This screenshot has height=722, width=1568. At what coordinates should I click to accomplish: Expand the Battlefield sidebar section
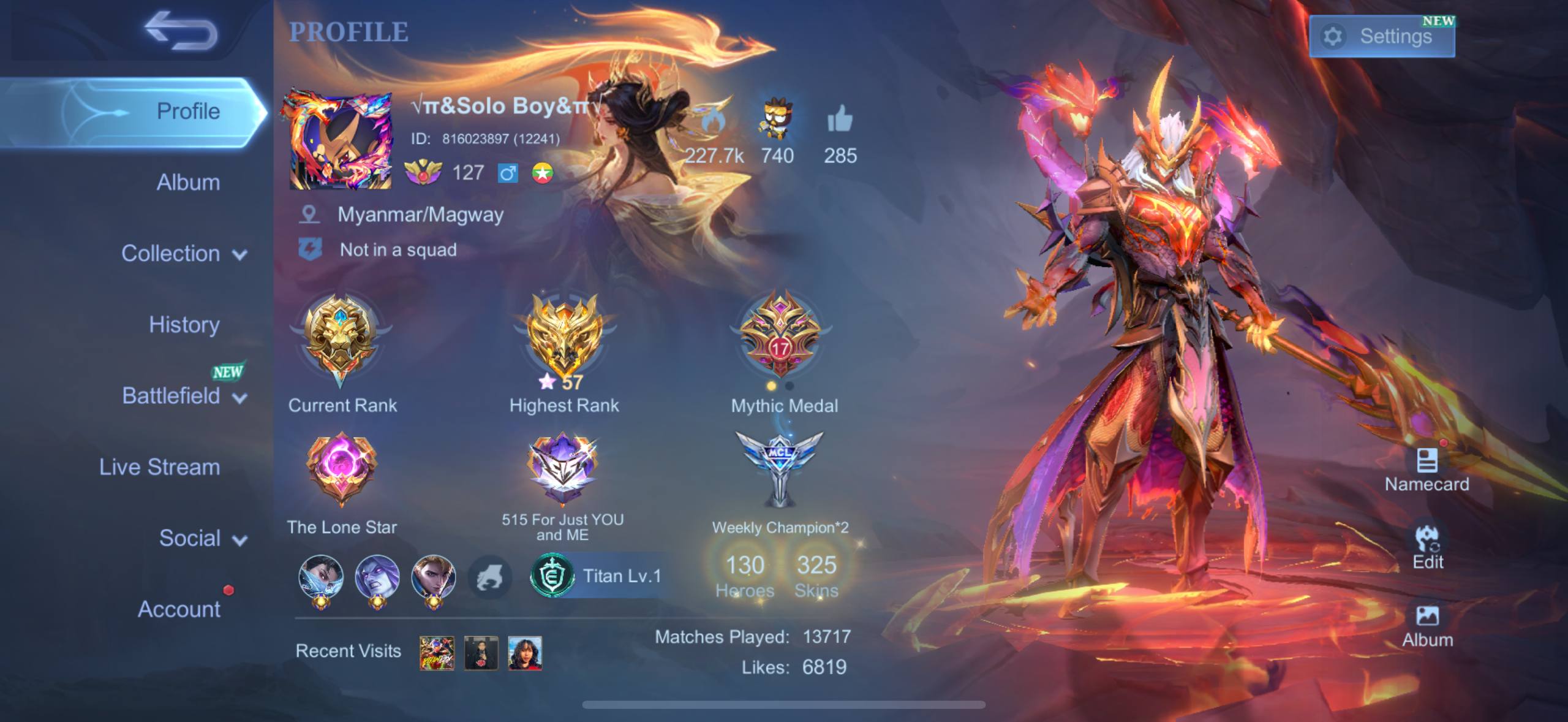click(x=184, y=396)
